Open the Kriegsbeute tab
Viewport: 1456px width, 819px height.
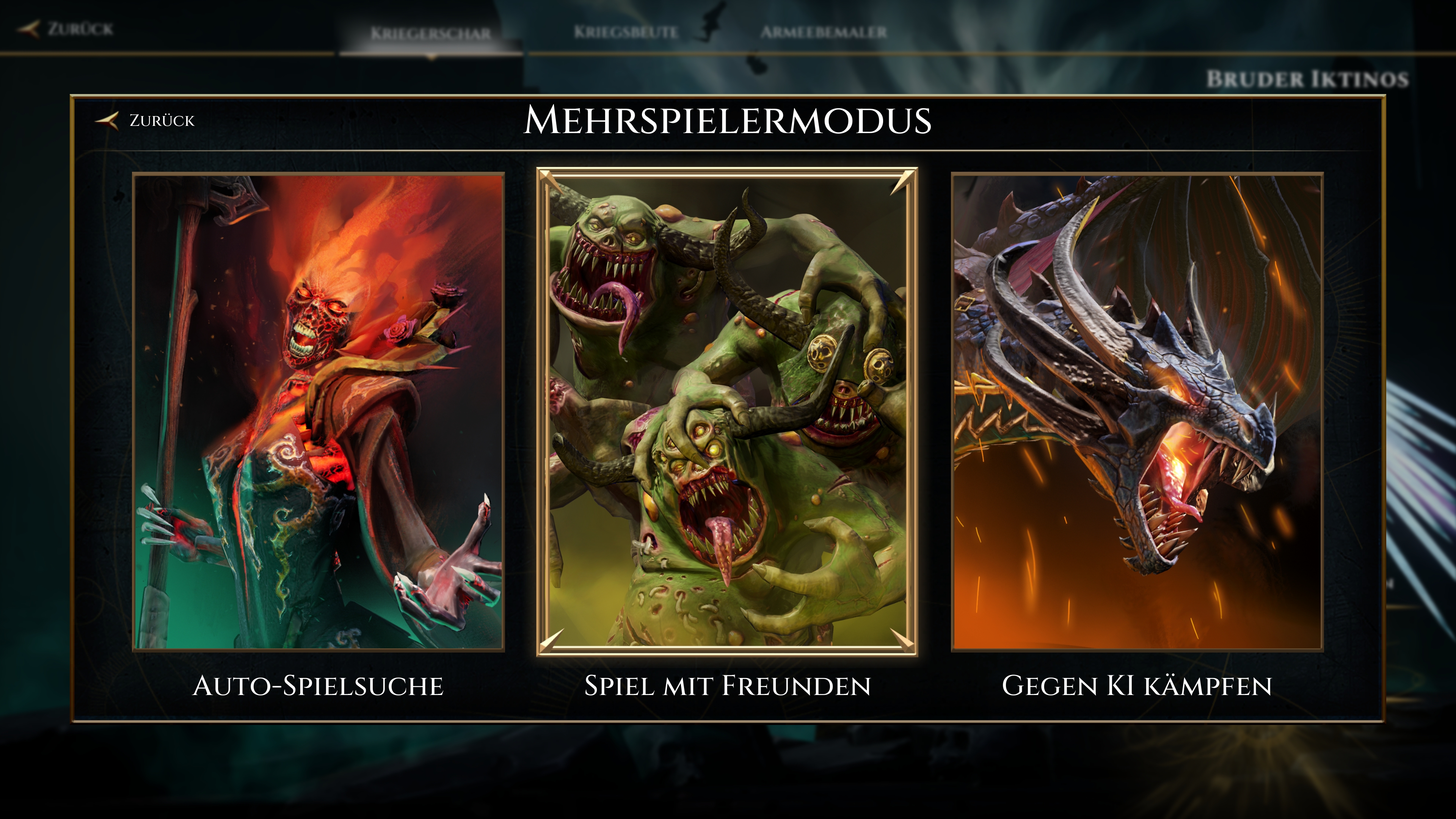point(626,32)
